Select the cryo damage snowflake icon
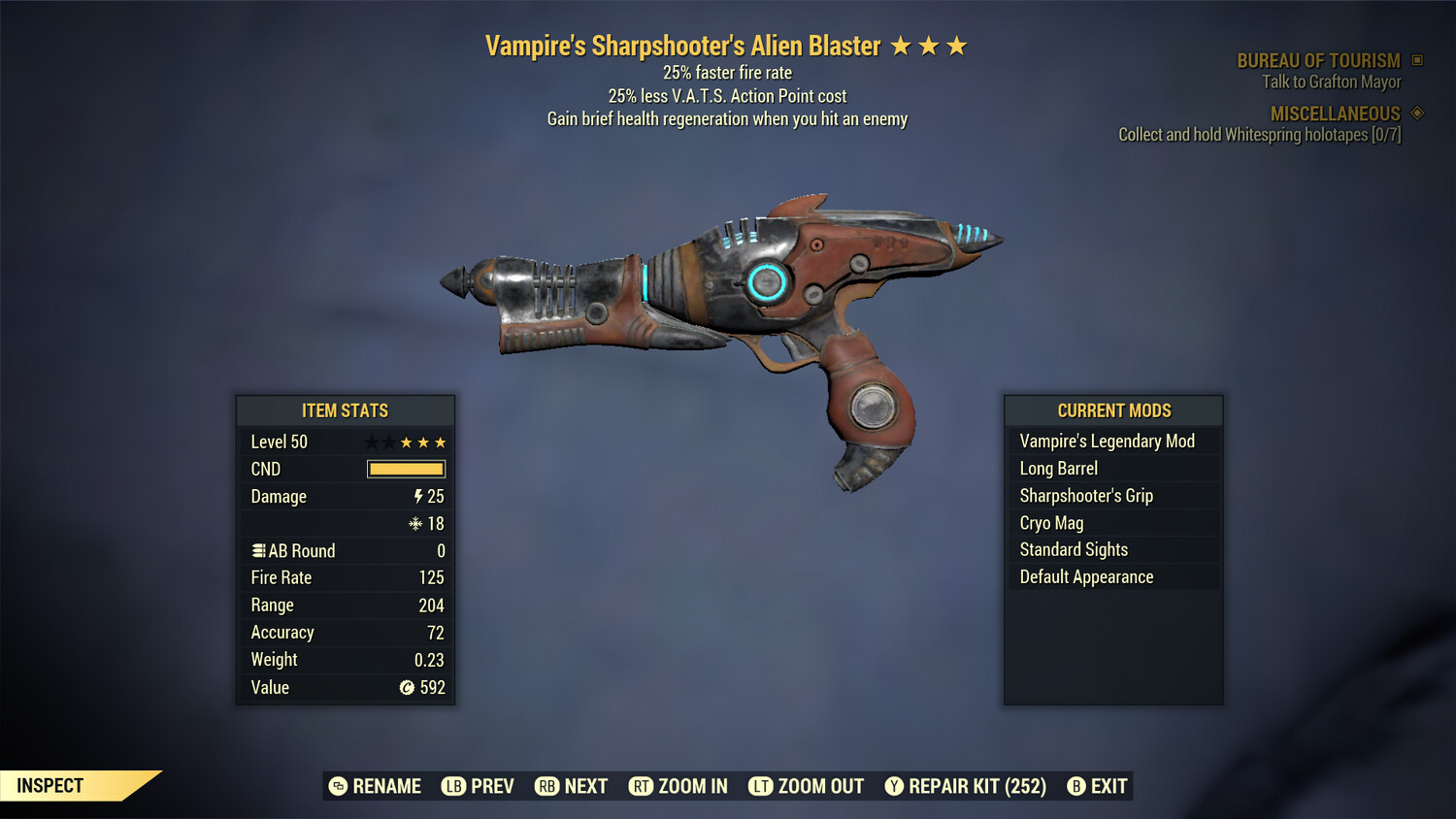 coord(414,524)
